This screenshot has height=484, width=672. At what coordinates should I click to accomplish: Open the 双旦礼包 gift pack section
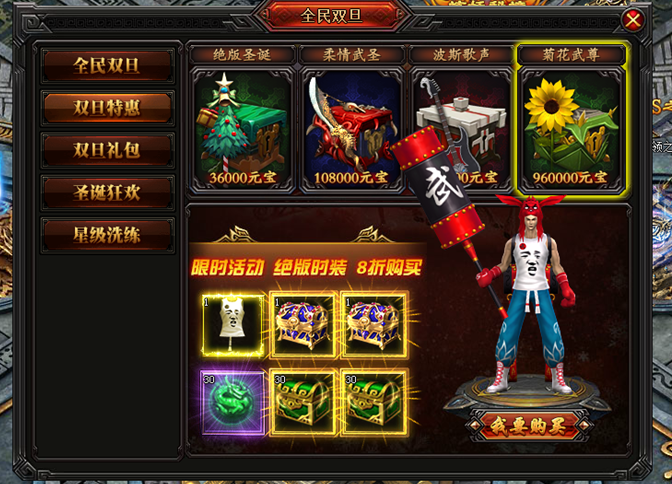(x=107, y=150)
